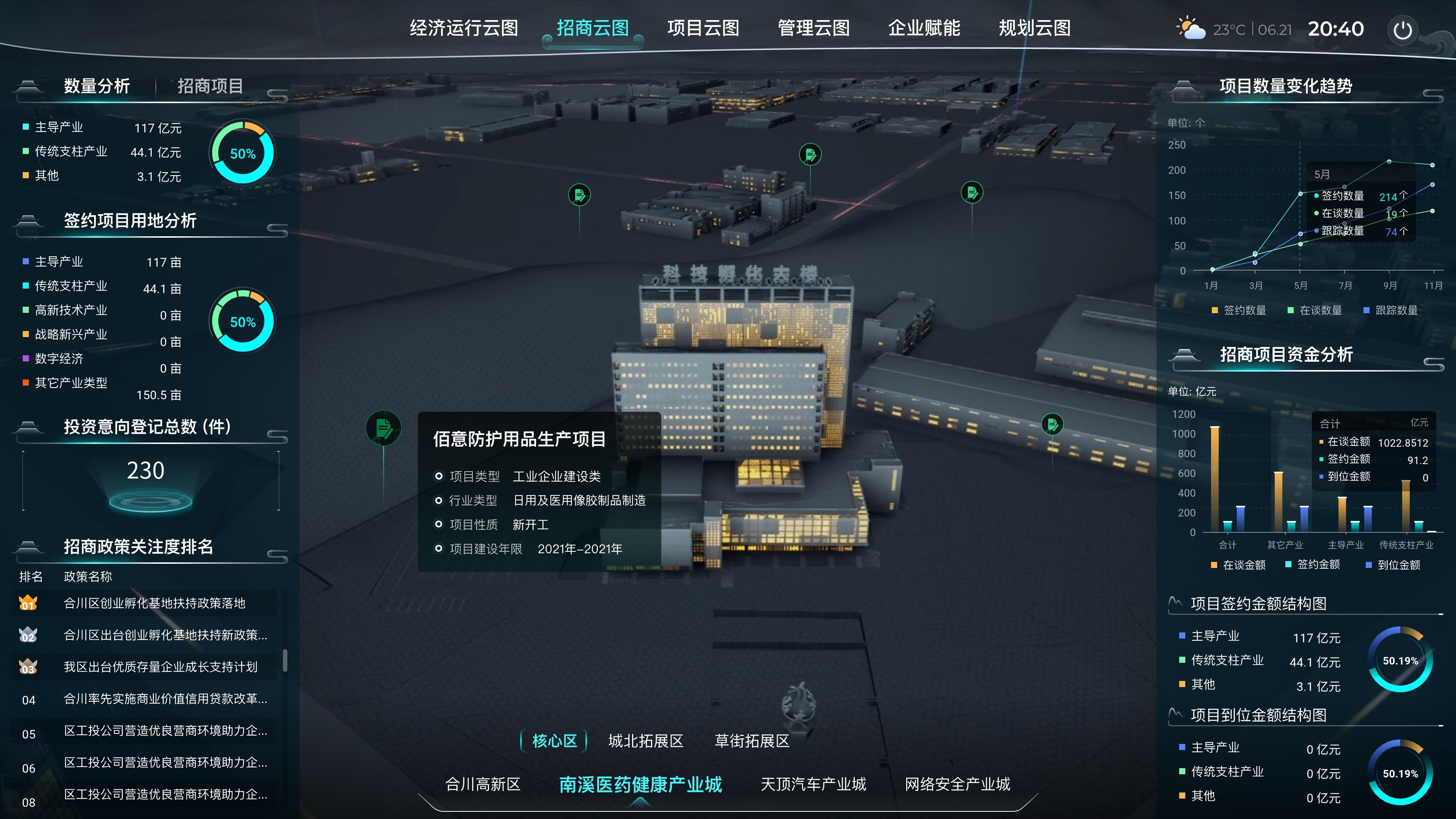Toggle the 签约数量 legend in trend chart
Viewport: 1456px width, 819px height.
(x=1239, y=310)
